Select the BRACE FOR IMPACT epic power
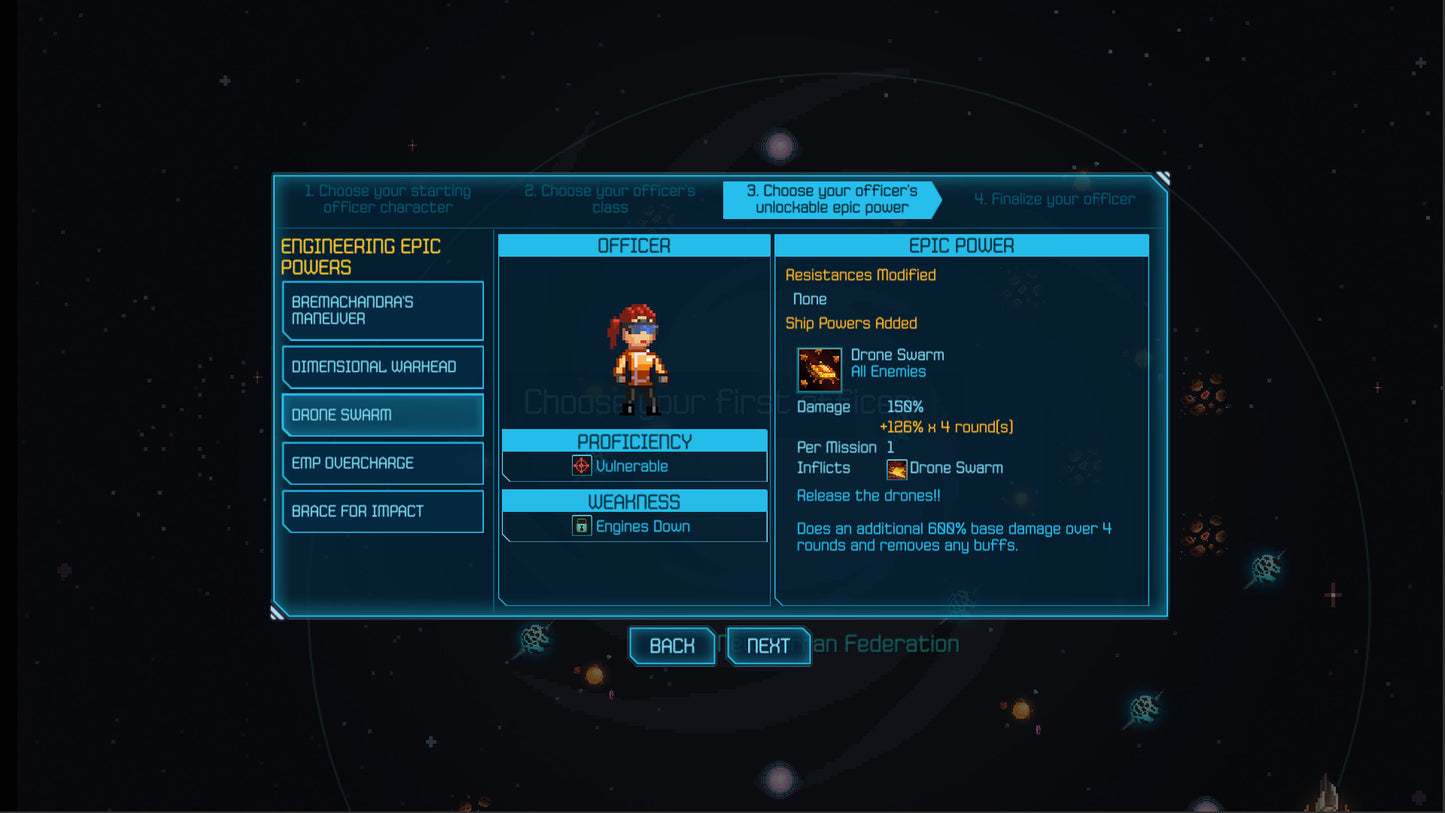Image resolution: width=1445 pixels, height=813 pixels. (383, 511)
